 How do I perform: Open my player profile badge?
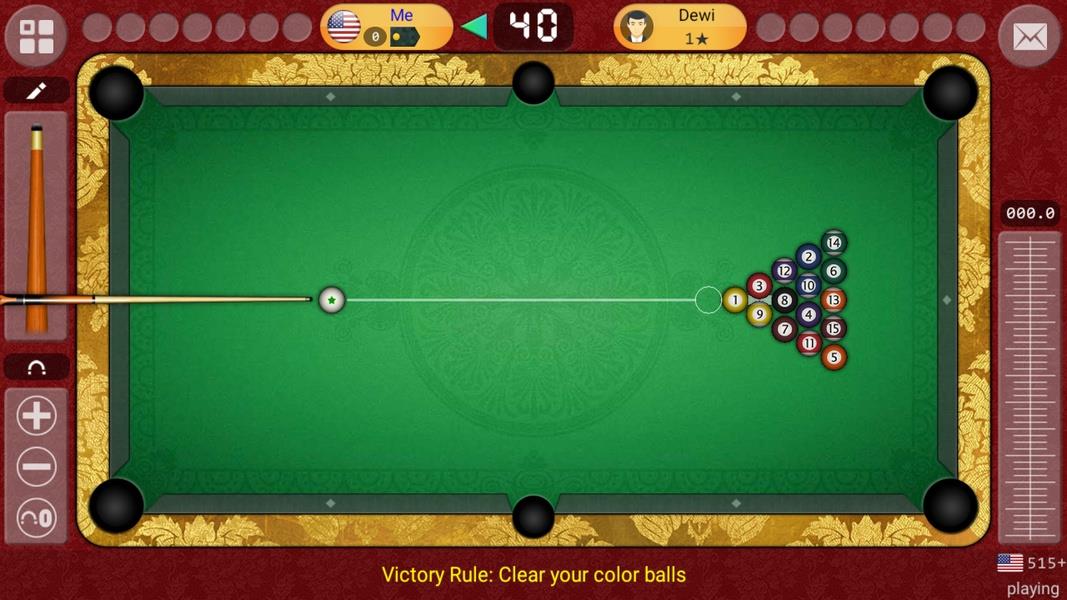coord(386,27)
